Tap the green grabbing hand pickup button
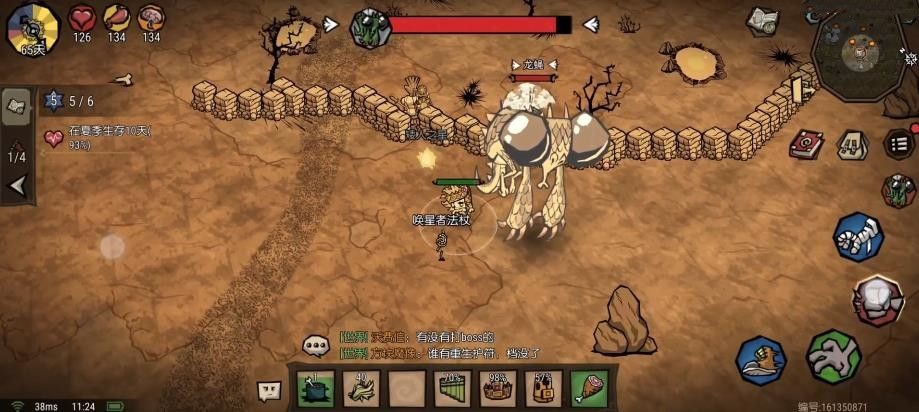Screen dimensions: 919x412 click(x=833, y=358)
